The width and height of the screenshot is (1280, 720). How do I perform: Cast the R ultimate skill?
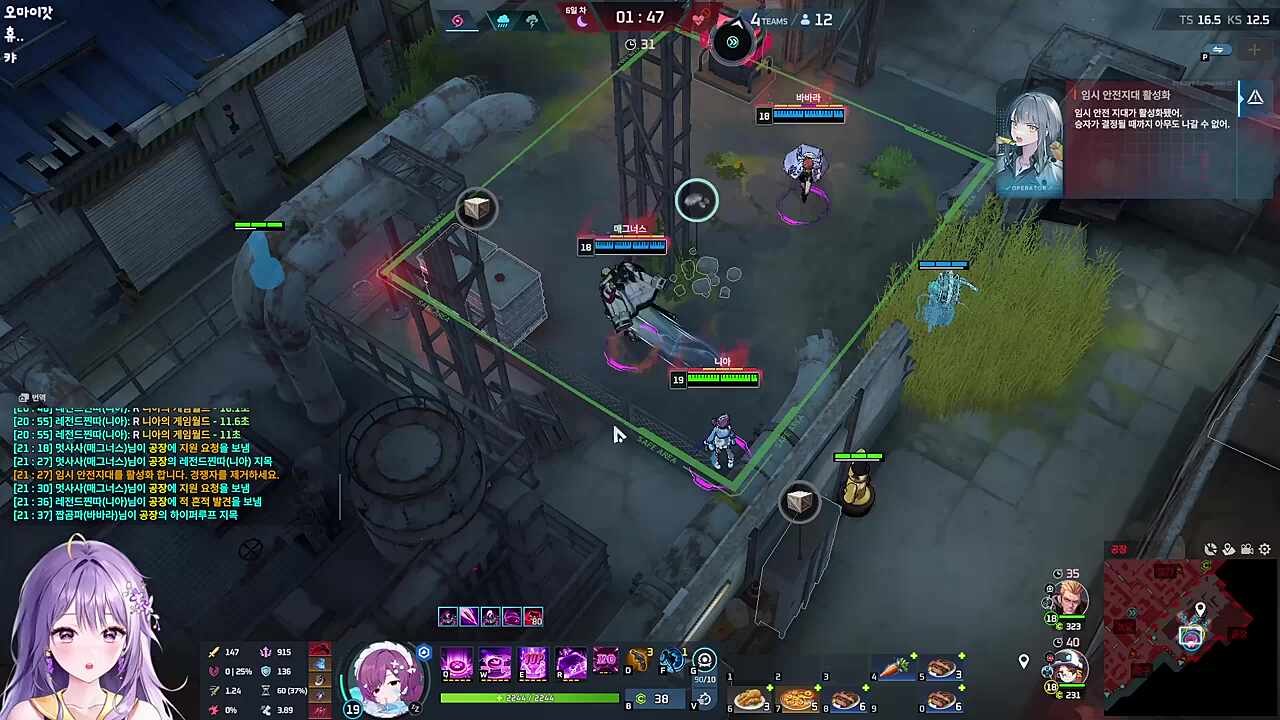(x=571, y=662)
